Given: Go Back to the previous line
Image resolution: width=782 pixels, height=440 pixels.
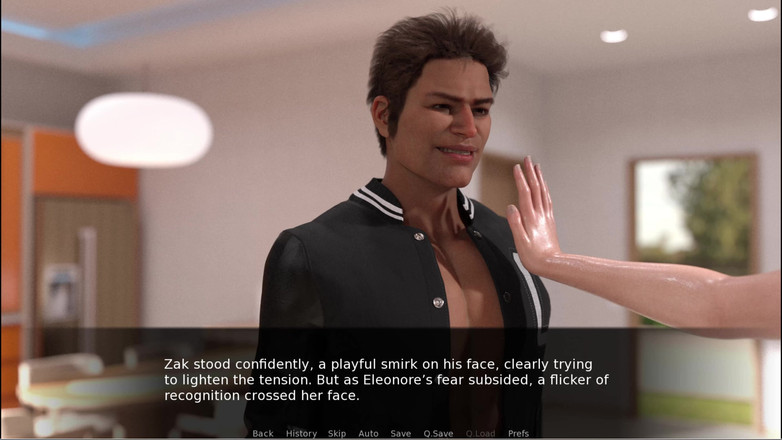Looking at the screenshot, I should 263,433.
